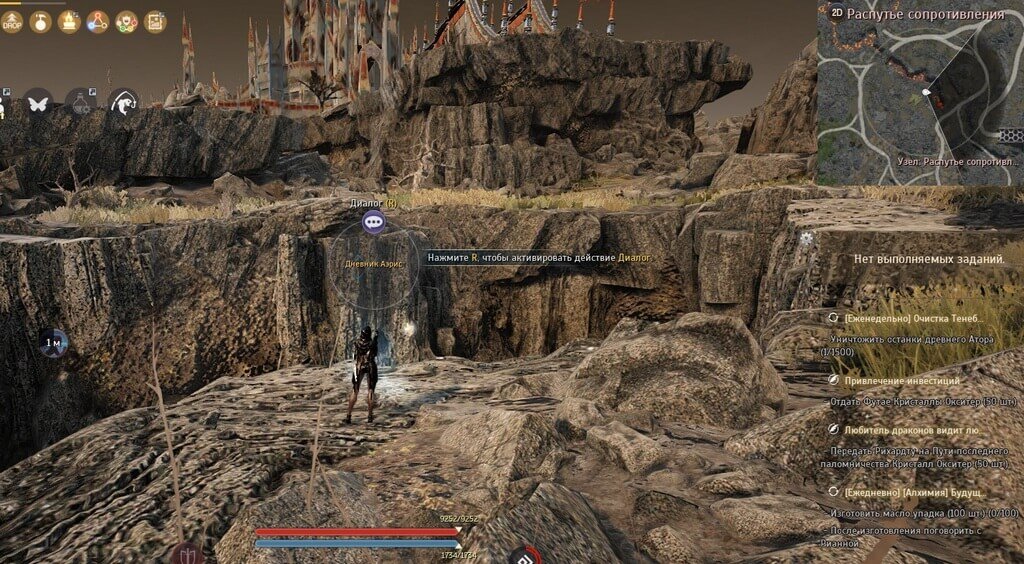This screenshot has height=564, width=1024.
Task: Open the colored circles network icon
Action: 127,21
